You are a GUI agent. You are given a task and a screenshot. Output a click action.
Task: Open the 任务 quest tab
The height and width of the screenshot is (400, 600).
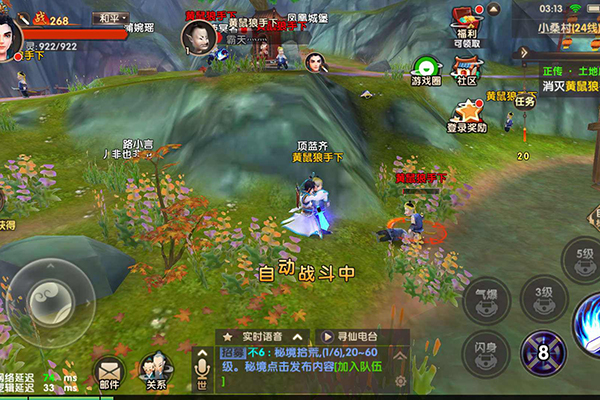[x=525, y=99]
